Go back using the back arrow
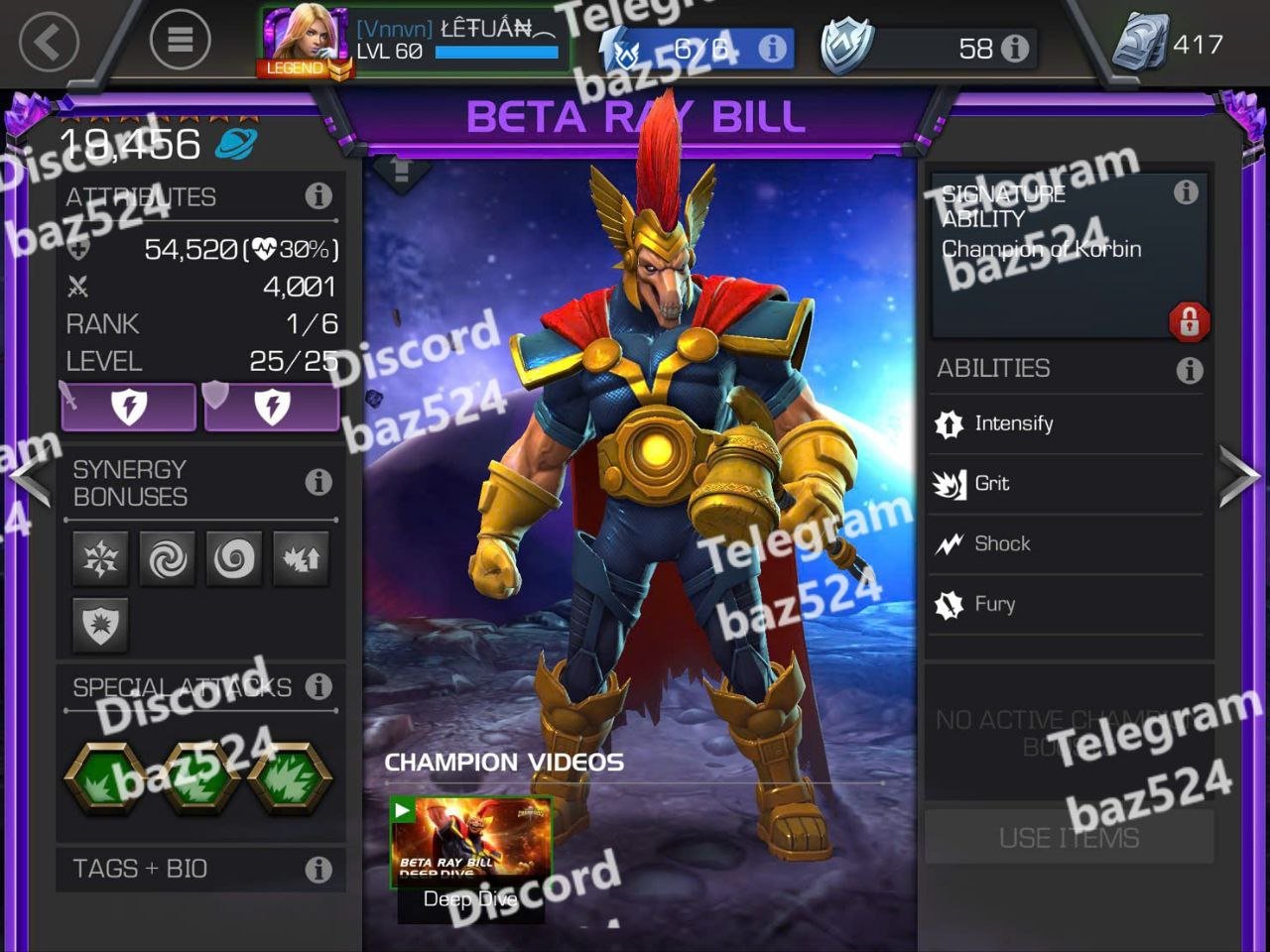Viewport: 1270px width, 952px height. pyautogui.click(x=48, y=42)
